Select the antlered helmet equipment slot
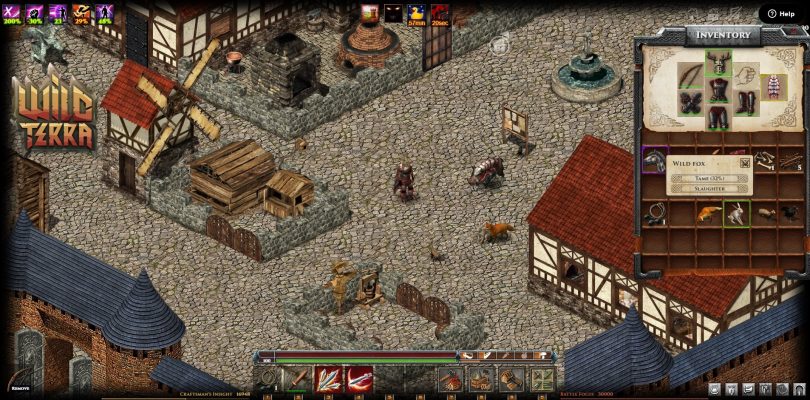Image resolution: width=810 pixels, height=400 pixels. click(x=717, y=65)
